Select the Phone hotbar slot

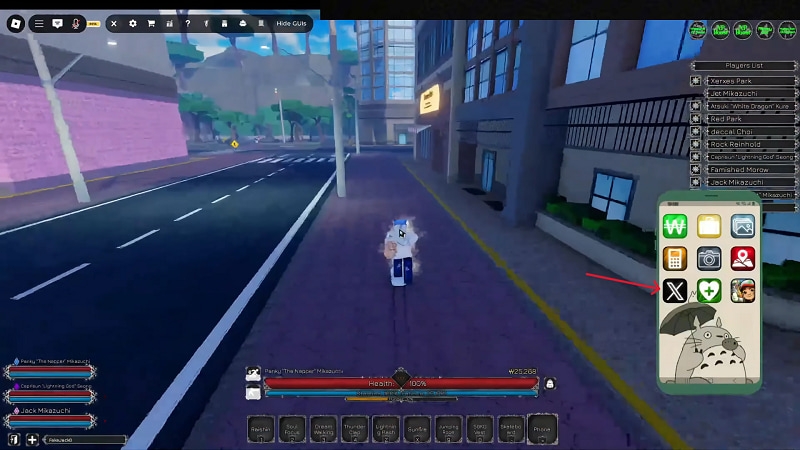coord(541,428)
